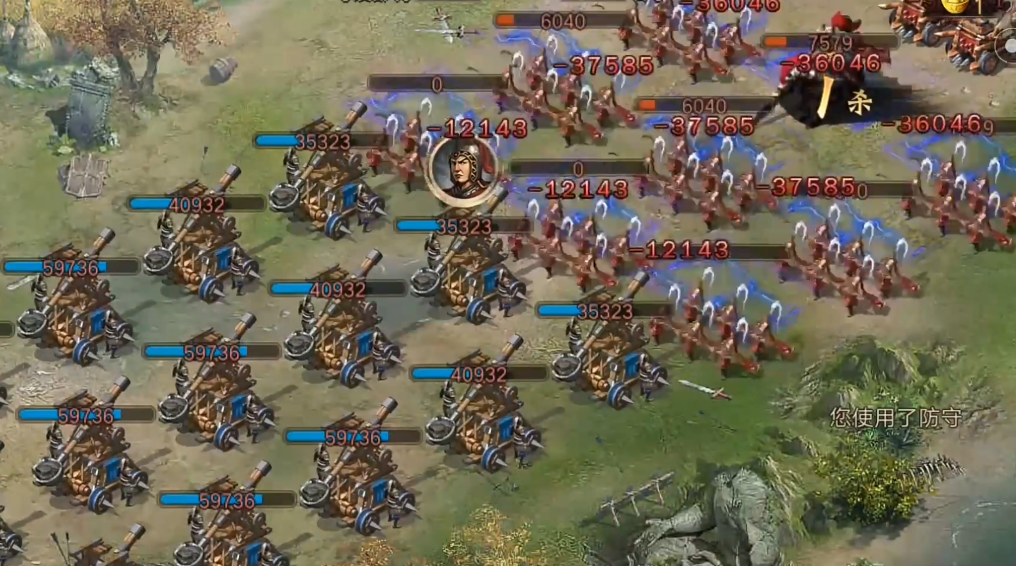Click the gold coin icon
Screen dimensions: 1016x566
coord(954,5)
